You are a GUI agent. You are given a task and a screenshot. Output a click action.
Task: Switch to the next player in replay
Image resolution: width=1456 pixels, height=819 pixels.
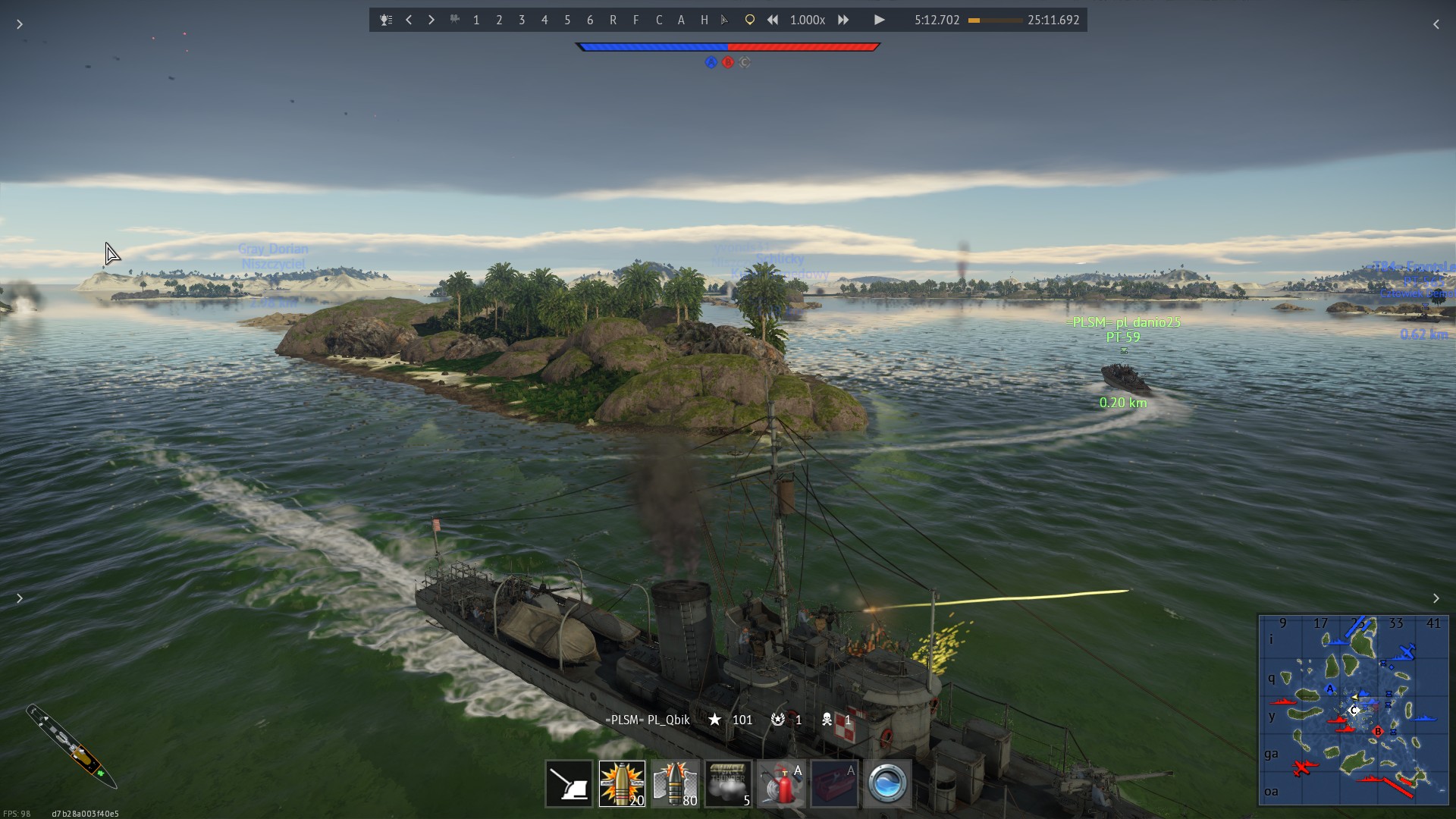[x=431, y=20]
